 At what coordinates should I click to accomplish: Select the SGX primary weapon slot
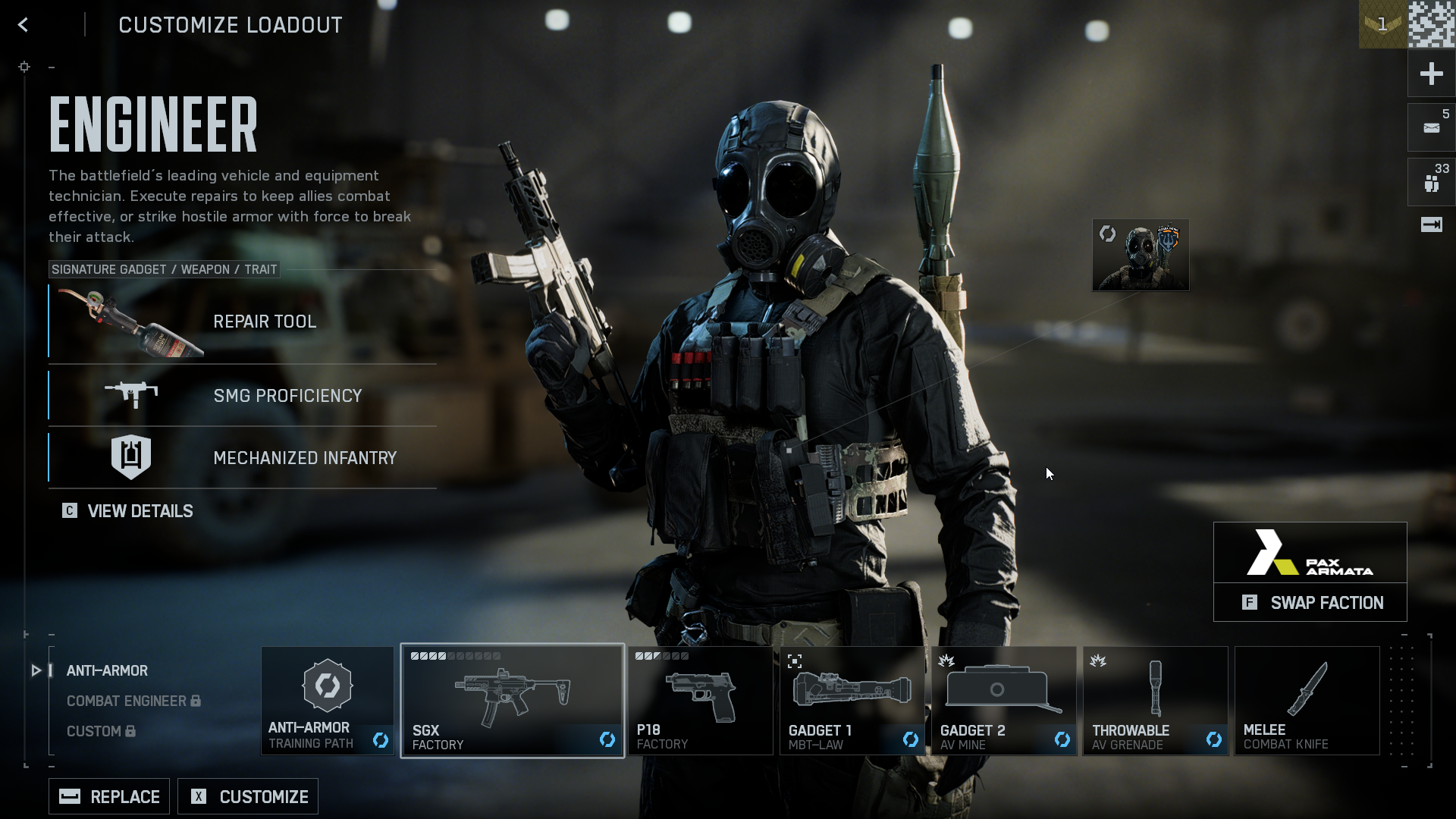click(512, 700)
